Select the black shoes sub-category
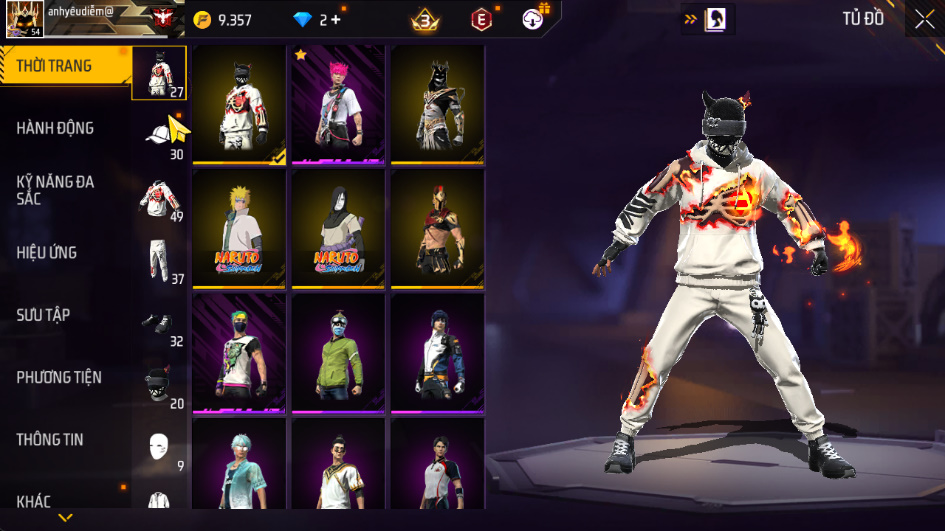The image size is (945, 531). (x=160, y=323)
